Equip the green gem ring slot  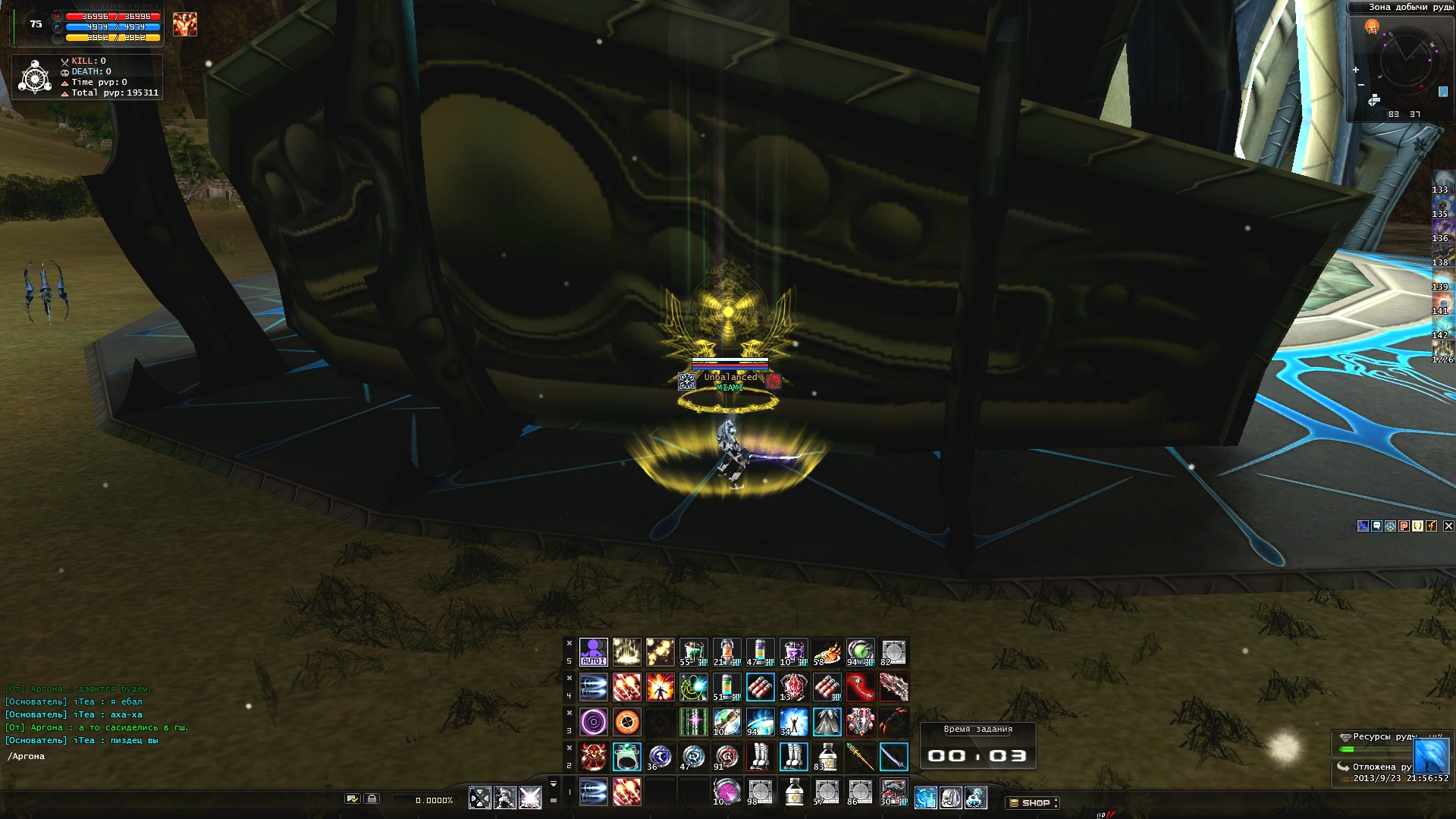click(x=626, y=757)
